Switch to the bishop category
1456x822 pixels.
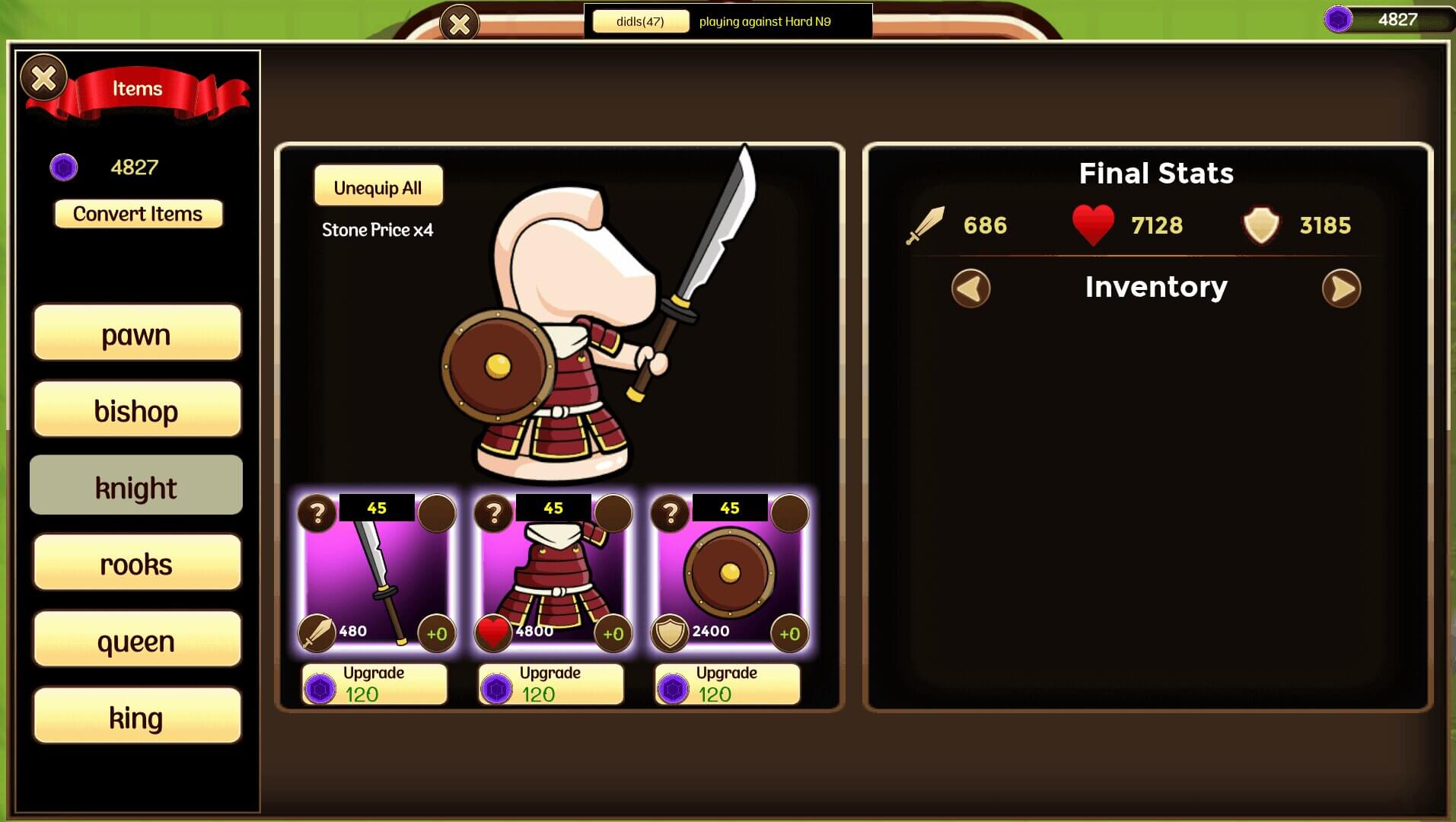click(137, 410)
